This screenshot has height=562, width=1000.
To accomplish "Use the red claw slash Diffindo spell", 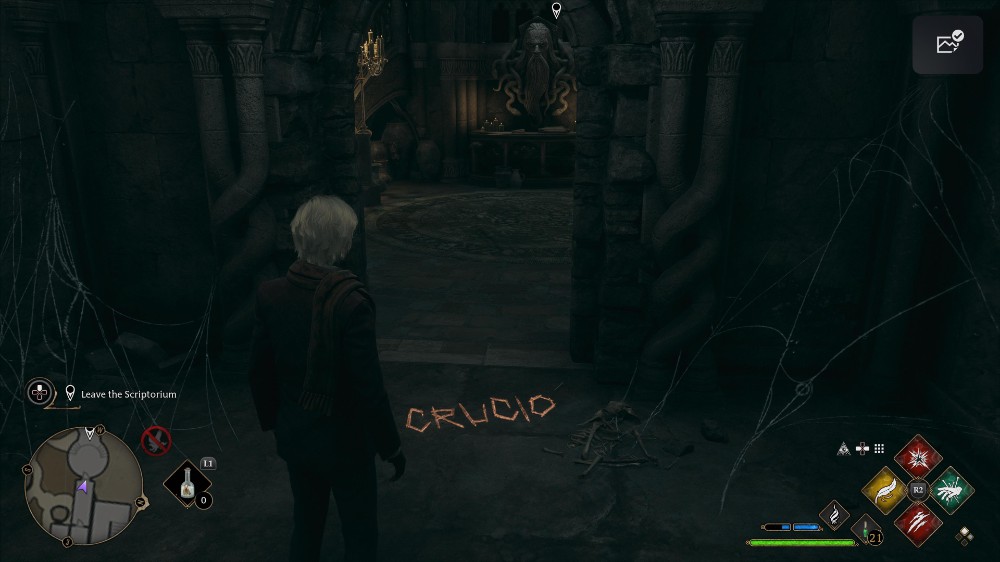I will [918, 522].
